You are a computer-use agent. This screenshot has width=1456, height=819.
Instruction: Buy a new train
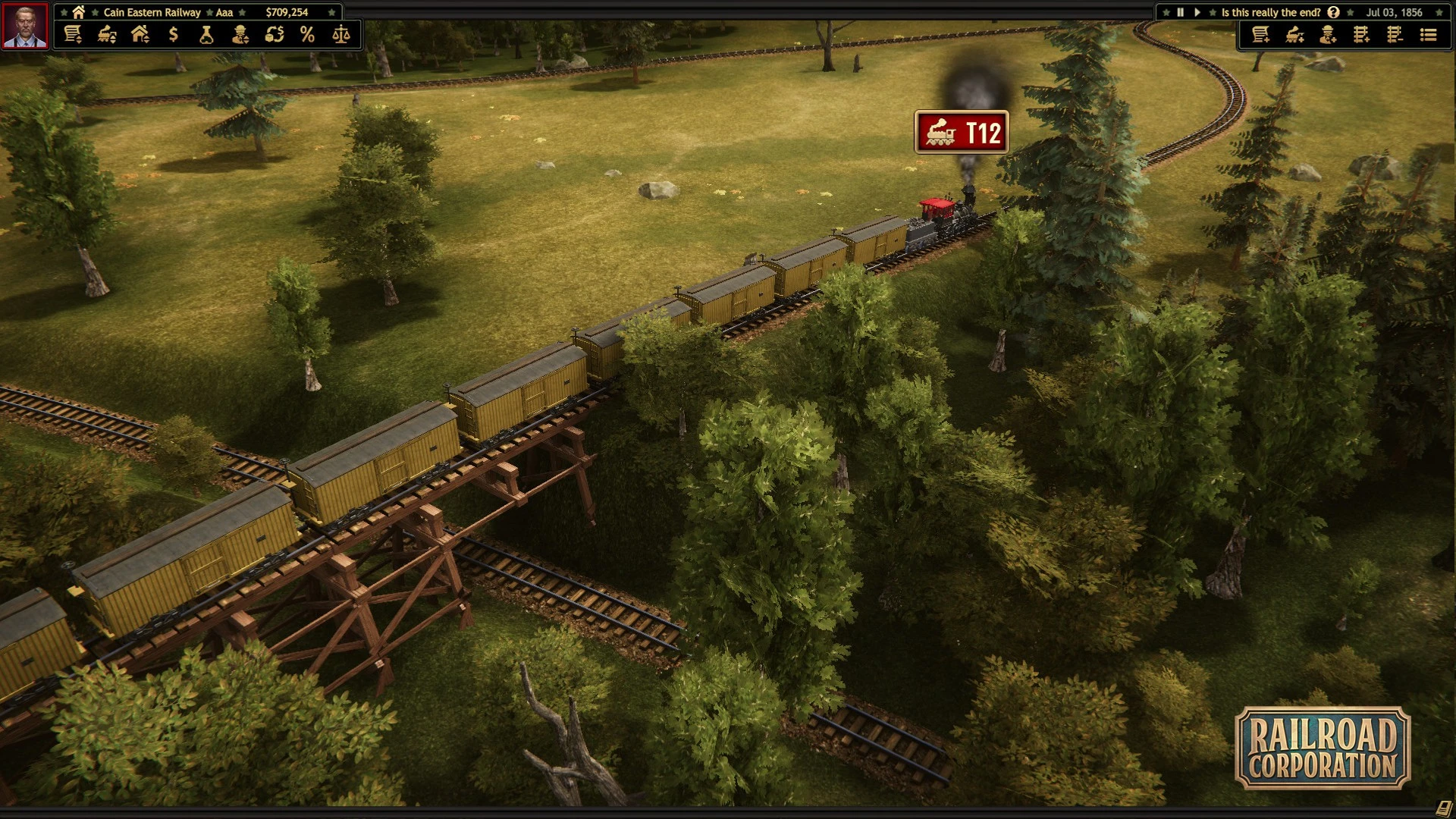(1294, 35)
